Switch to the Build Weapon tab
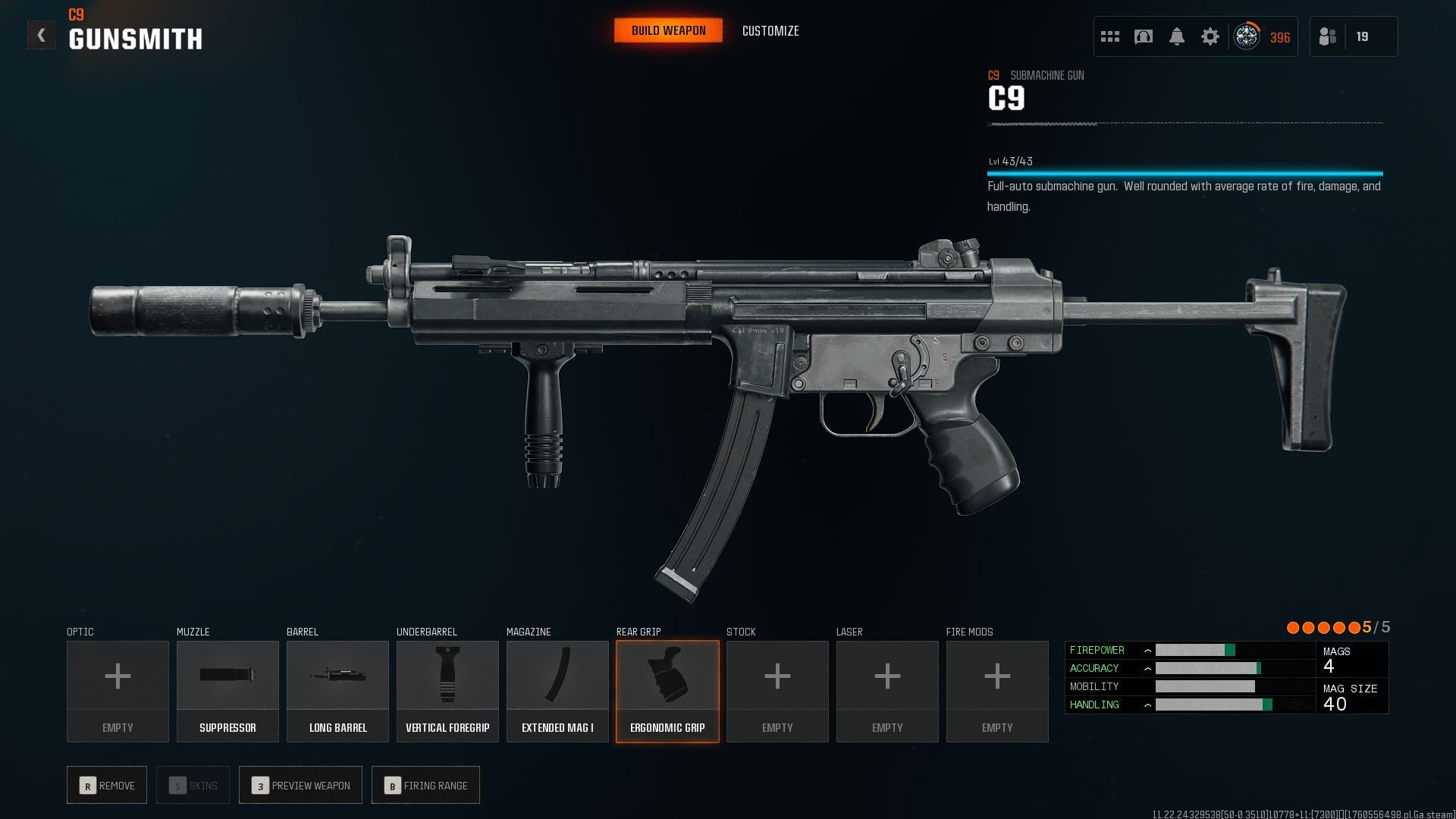Screen dimensions: 1456x819 point(668,30)
